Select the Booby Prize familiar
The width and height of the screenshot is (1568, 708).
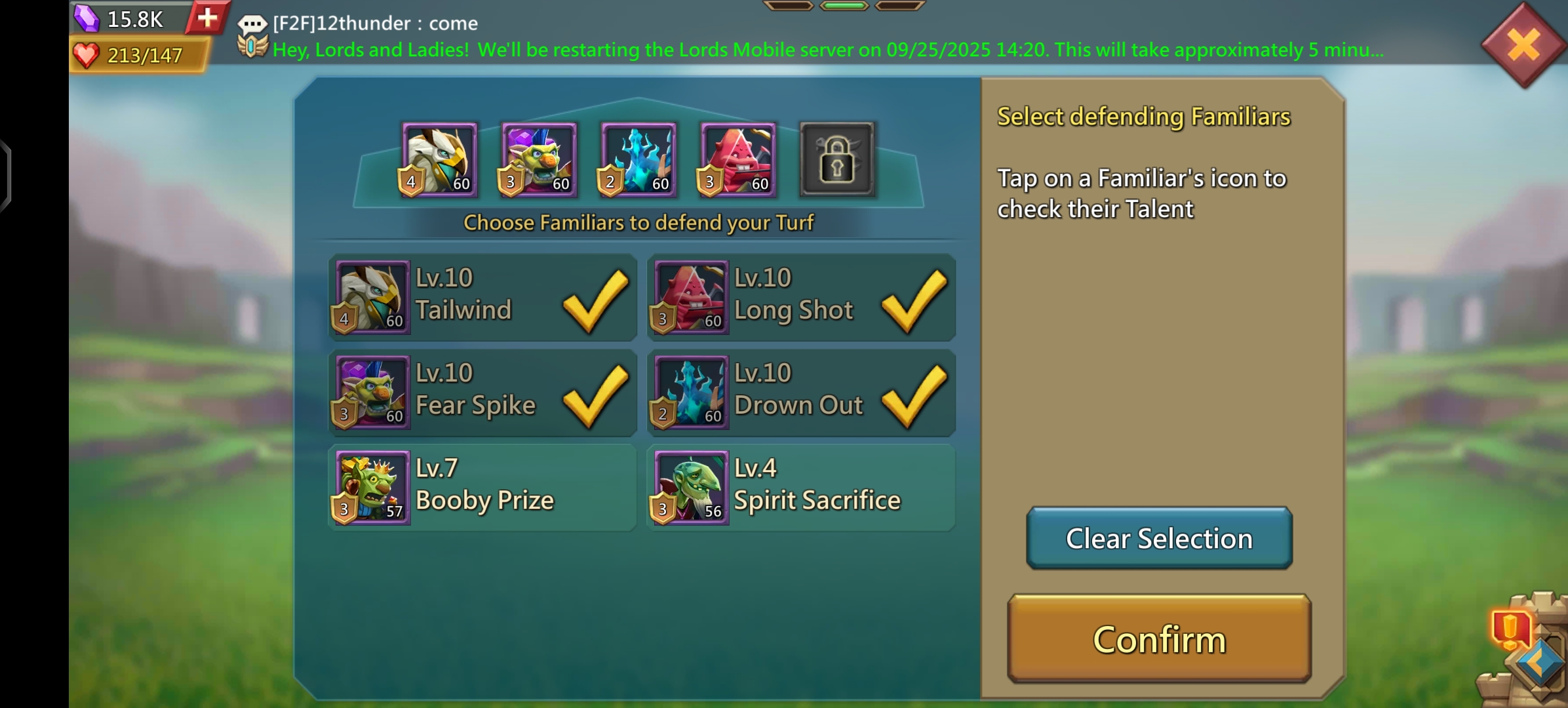click(x=482, y=488)
